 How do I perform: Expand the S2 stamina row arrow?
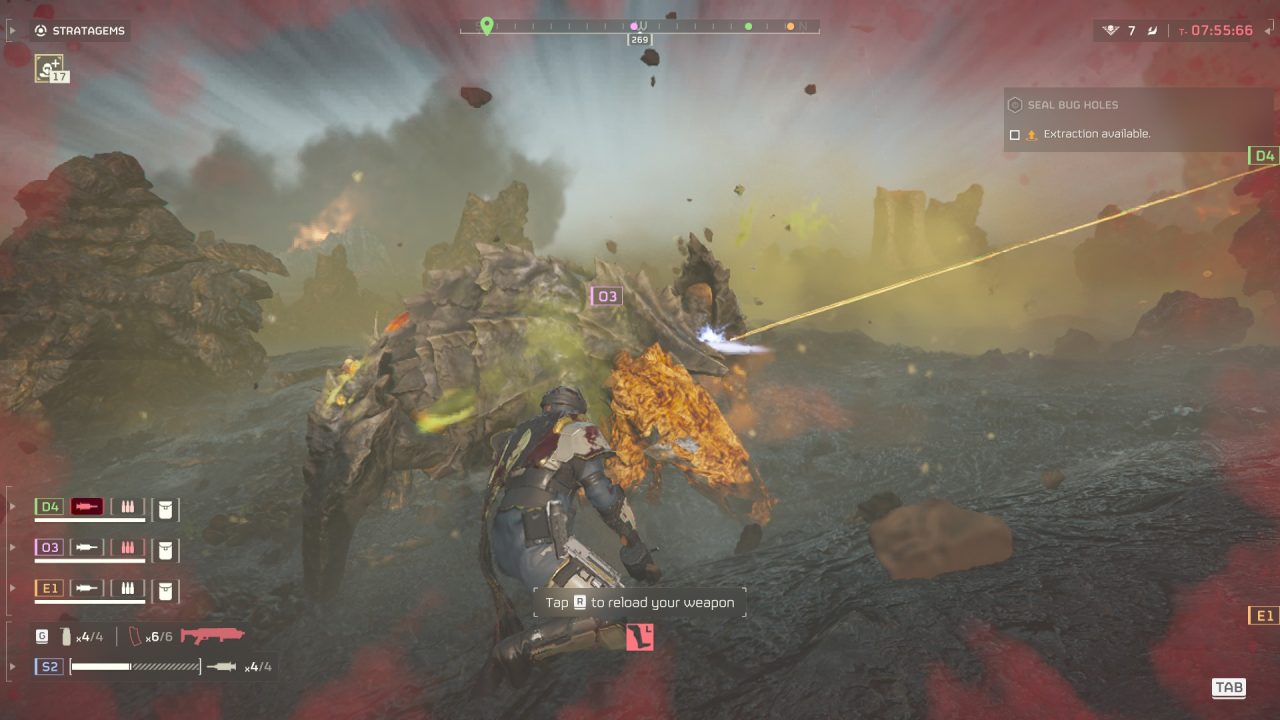(11, 665)
